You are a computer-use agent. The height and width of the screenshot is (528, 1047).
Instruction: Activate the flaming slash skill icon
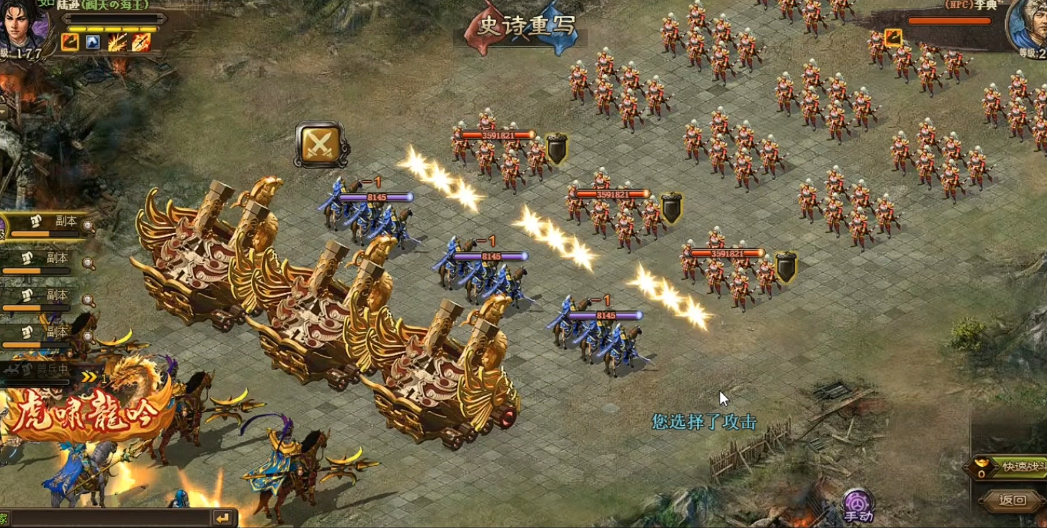[117, 42]
